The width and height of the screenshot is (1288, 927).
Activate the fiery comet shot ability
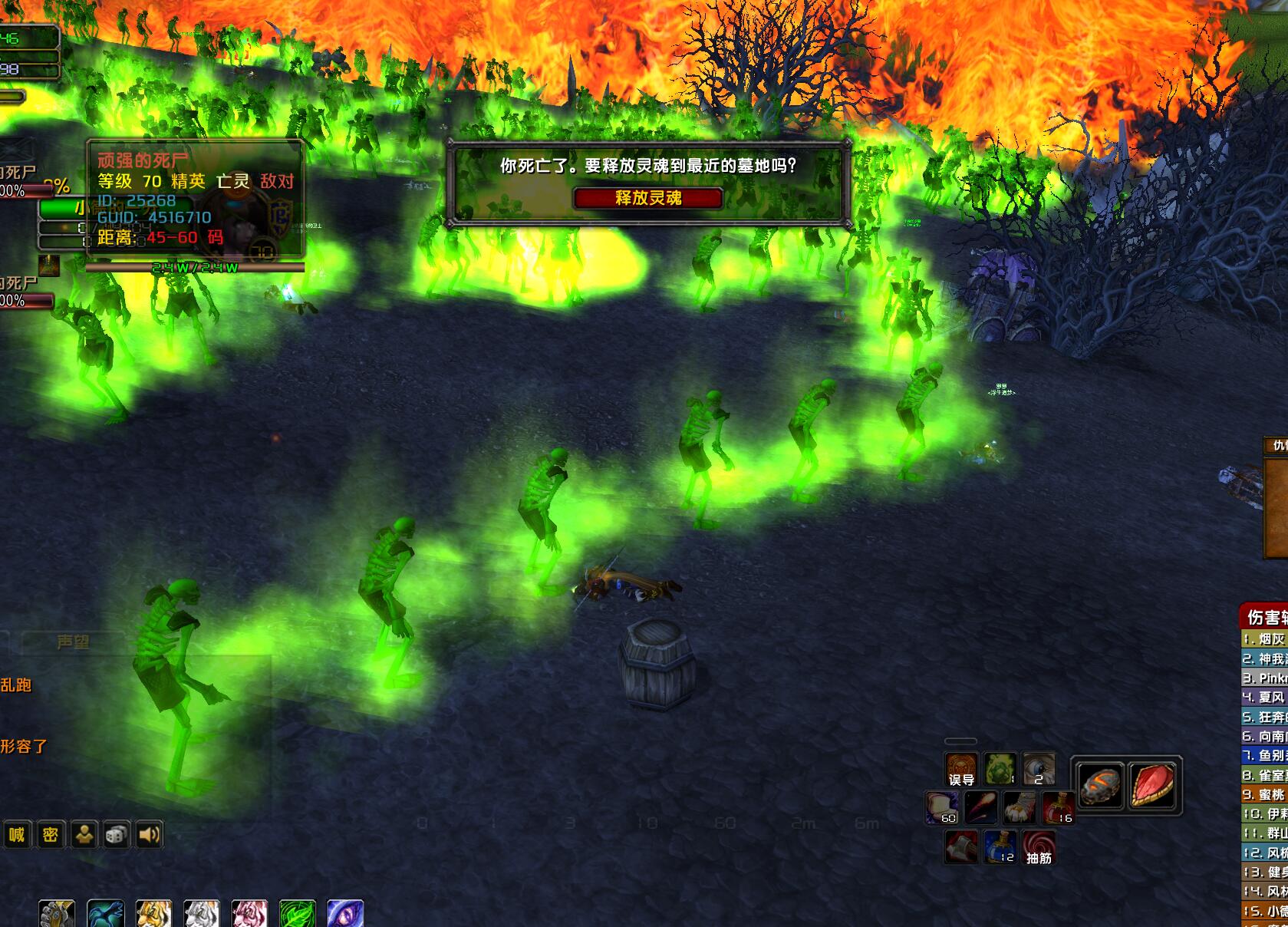coord(981,808)
